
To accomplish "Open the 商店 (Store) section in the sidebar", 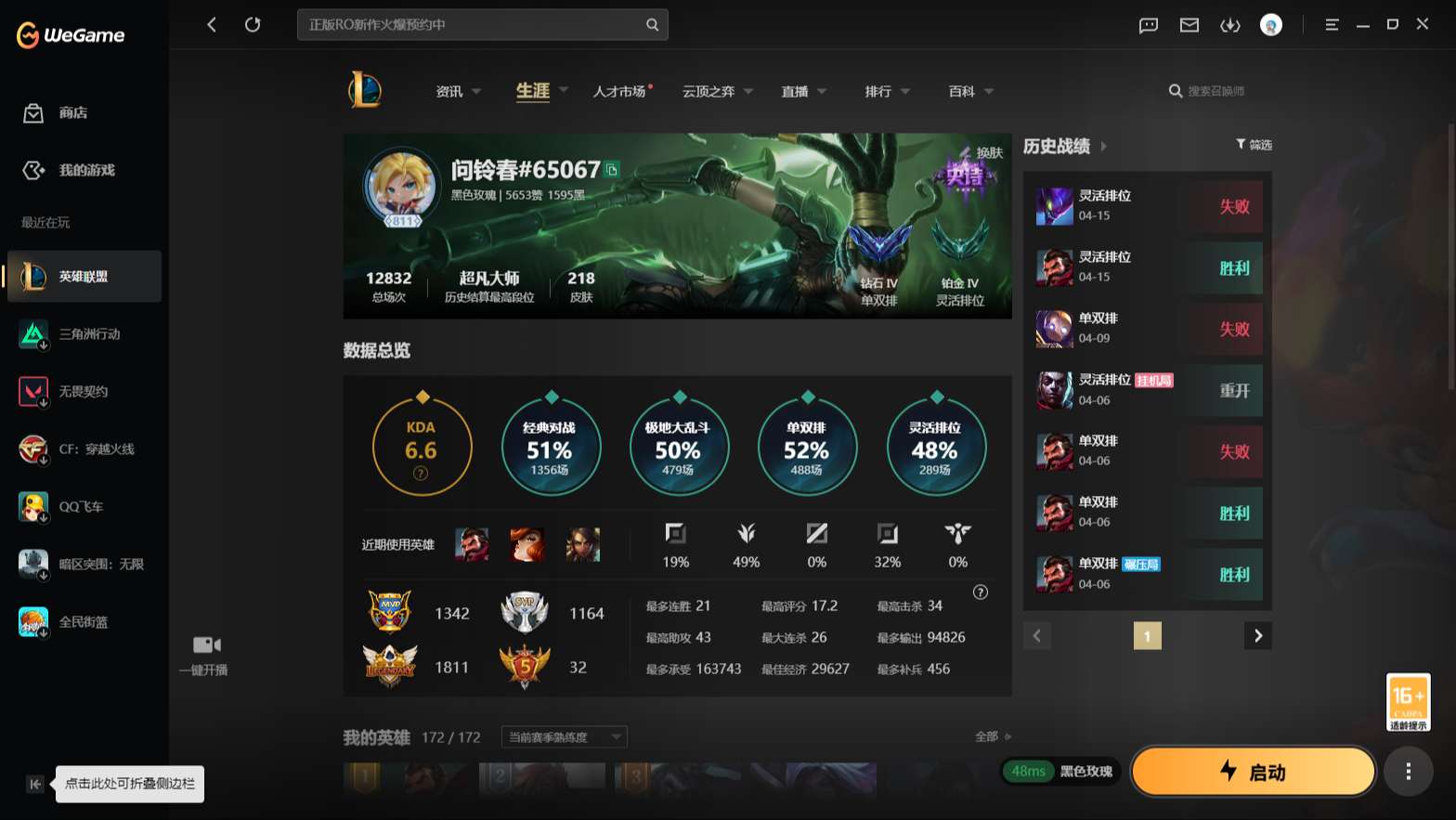I will [x=56, y=112].
